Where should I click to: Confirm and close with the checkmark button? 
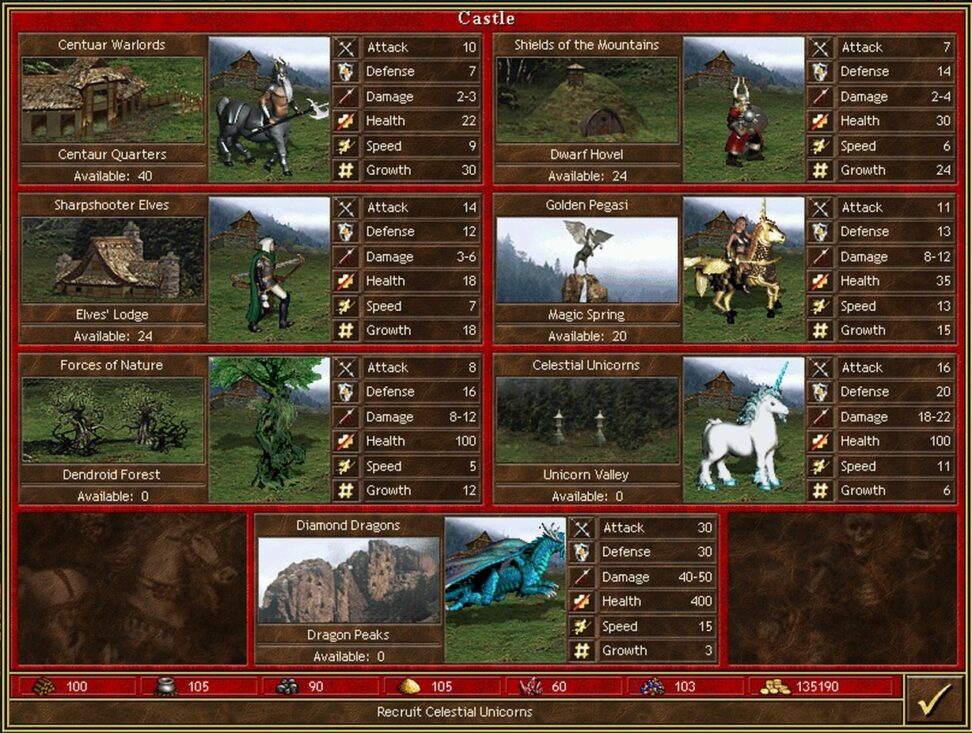pos(934,698)
